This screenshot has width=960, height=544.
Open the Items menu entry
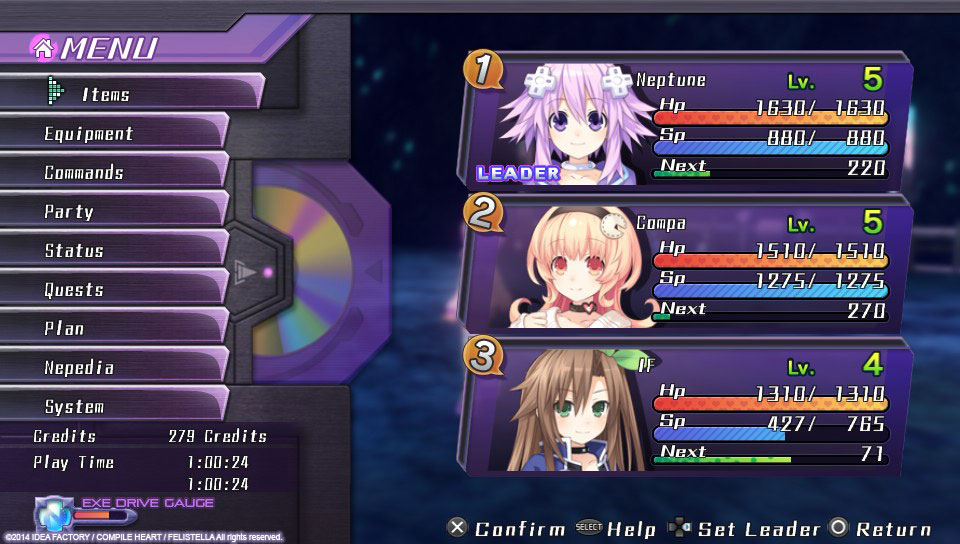pyautogui.click(x=130, y=93)
